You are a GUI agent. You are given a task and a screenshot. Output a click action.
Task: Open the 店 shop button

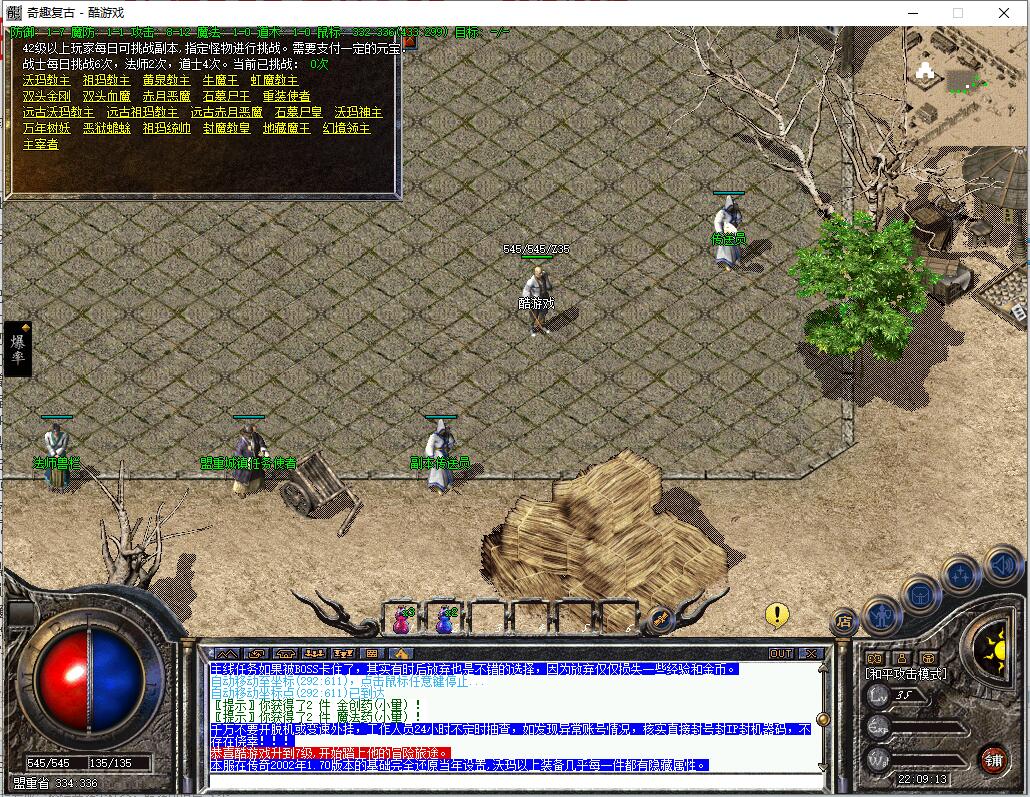pyautogui.click(x=845, y=622)
